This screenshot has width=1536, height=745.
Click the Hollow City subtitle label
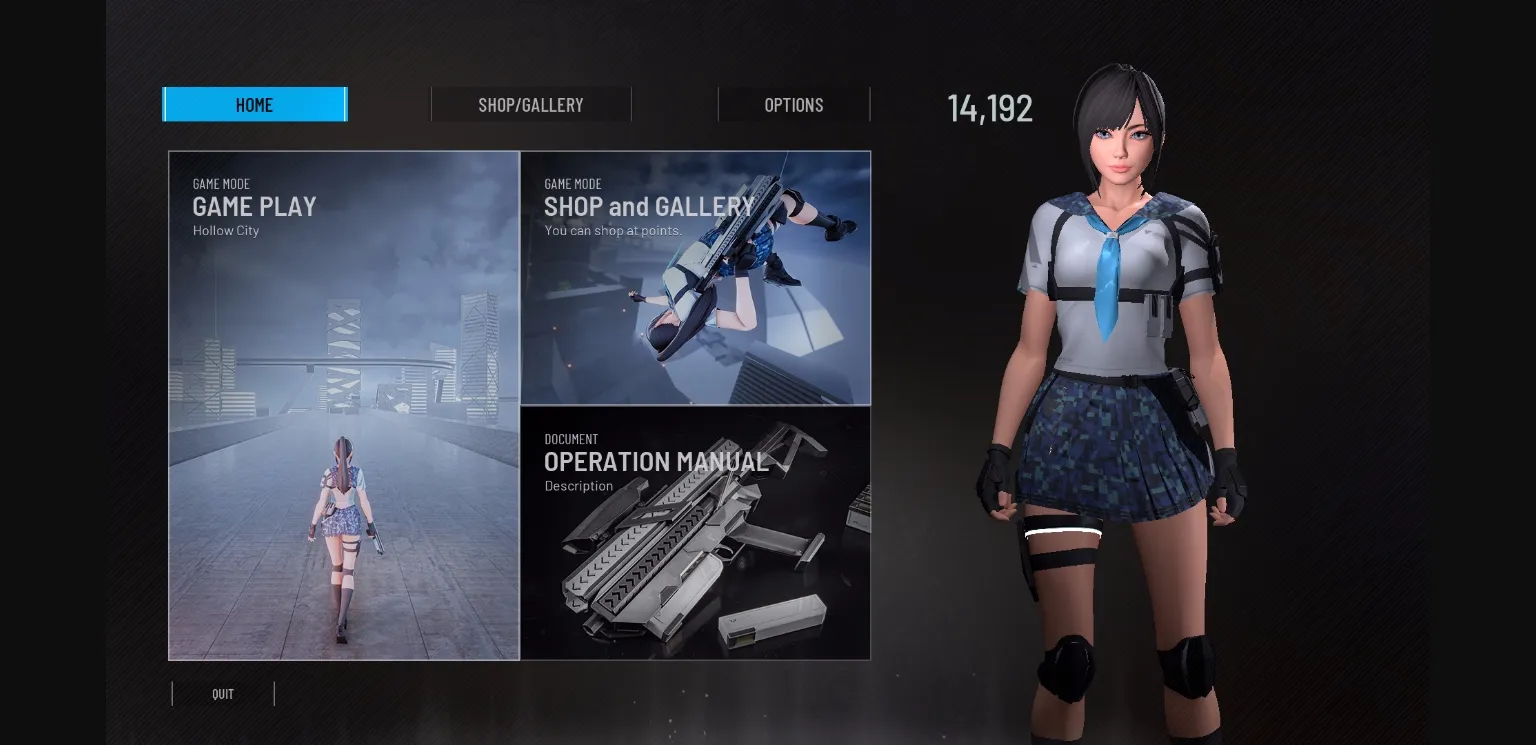pyautogui.click(x=225, y=230)
